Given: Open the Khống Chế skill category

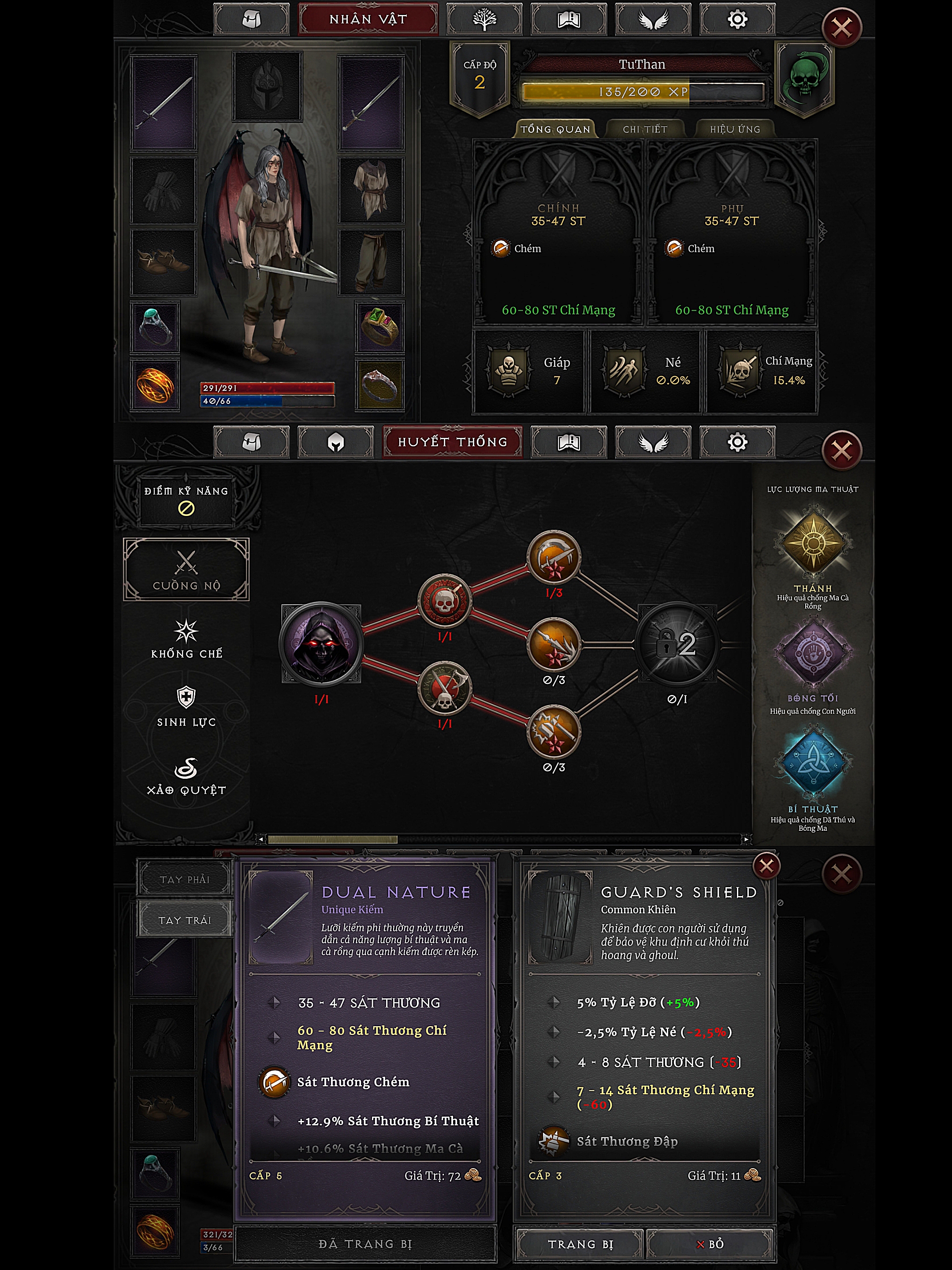Looking at the screenshot, I should pos(186,639).
